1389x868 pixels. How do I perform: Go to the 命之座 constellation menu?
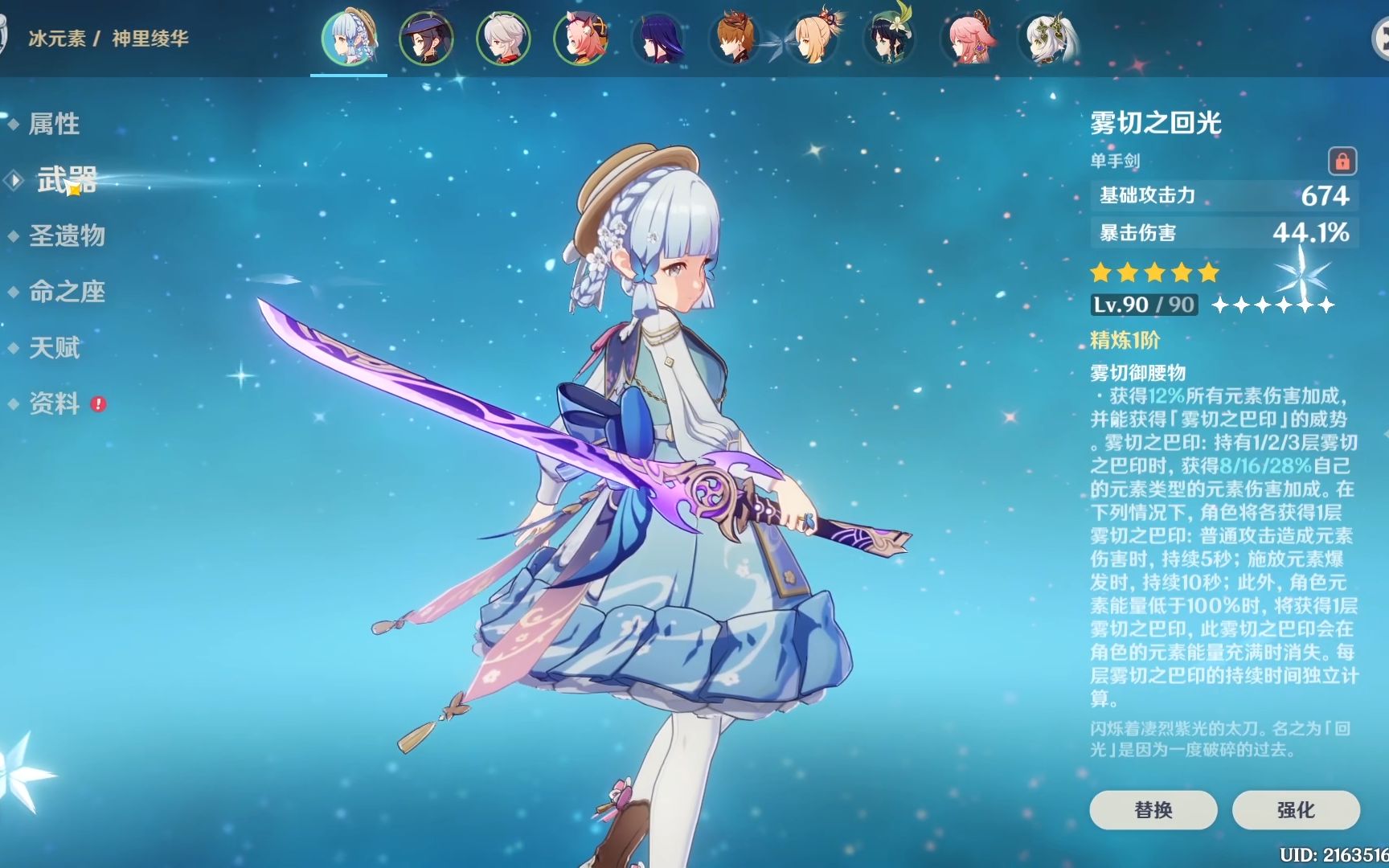[67, 292]
